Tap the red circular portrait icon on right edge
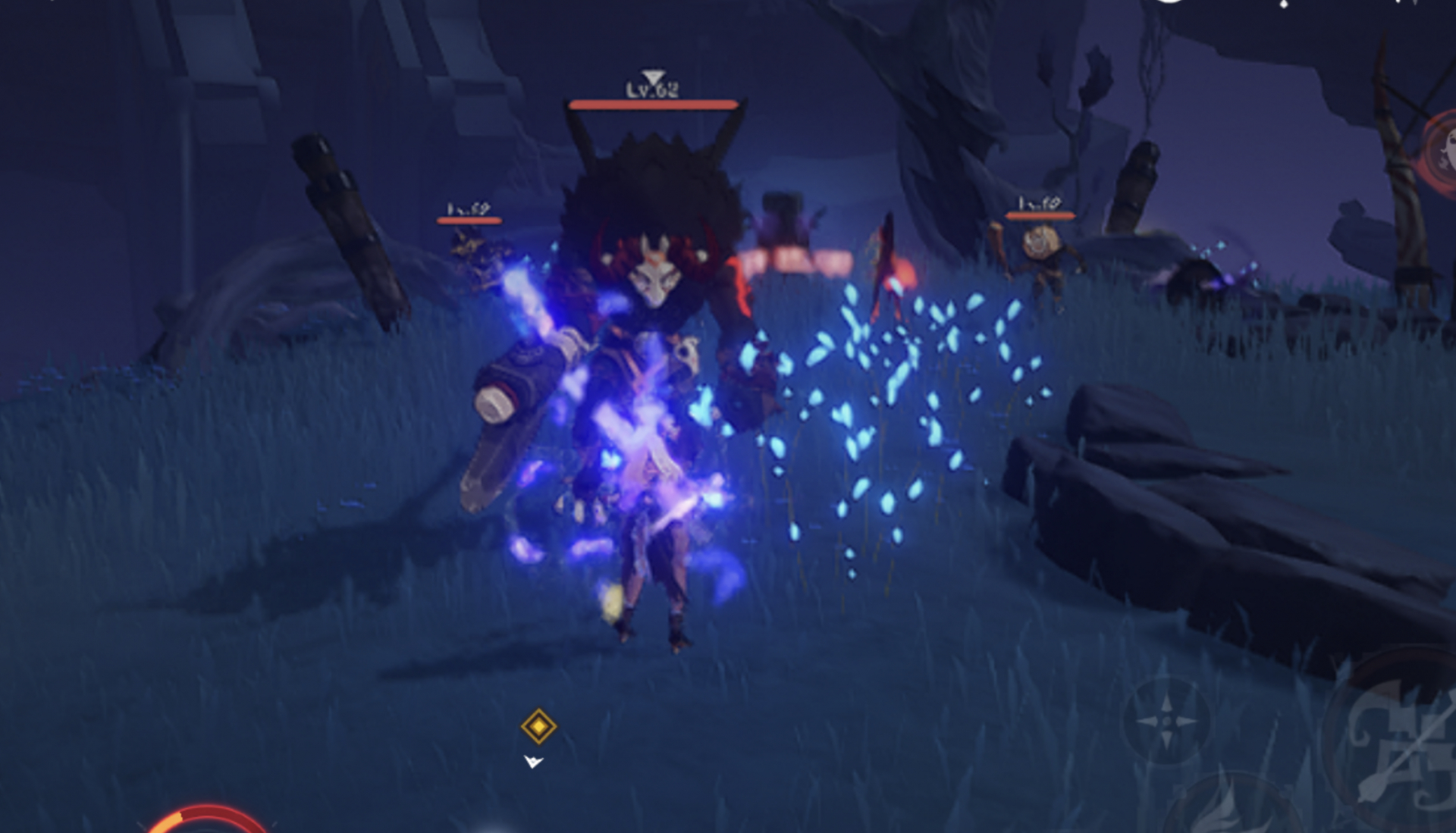This screenshot has width=1456, height=833. coord(1443,152)
